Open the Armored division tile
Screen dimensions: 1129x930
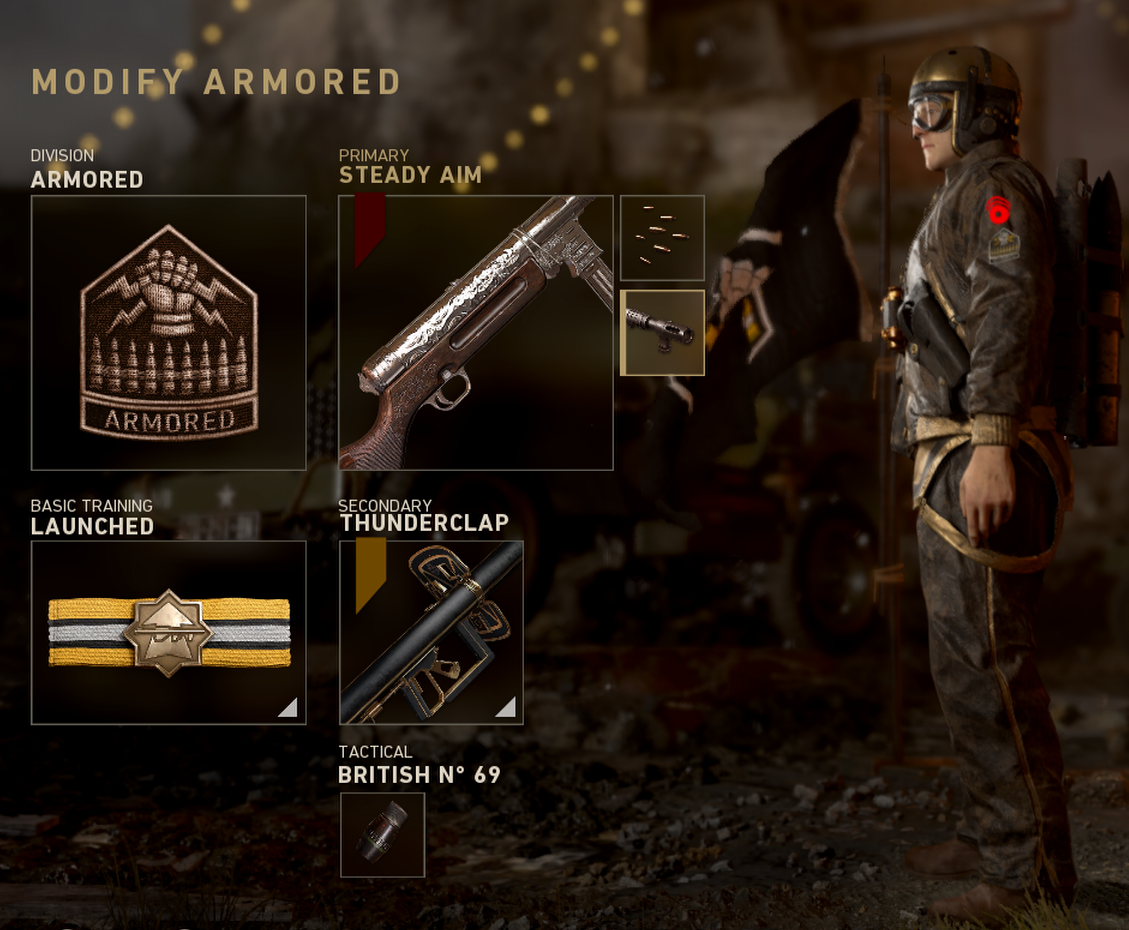(x=168, y=332)
